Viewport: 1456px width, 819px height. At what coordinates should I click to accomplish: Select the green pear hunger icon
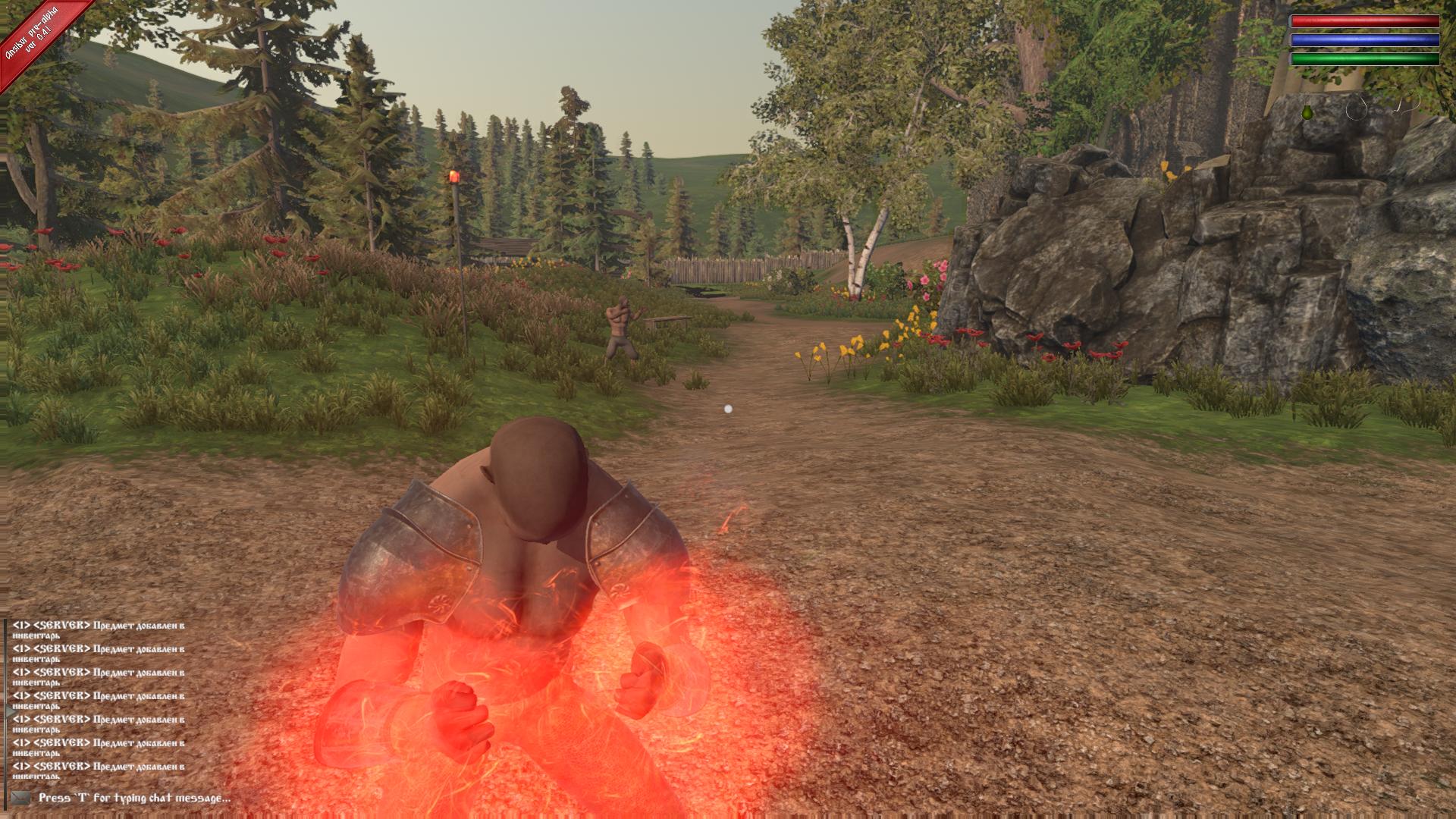point(1307,112)
